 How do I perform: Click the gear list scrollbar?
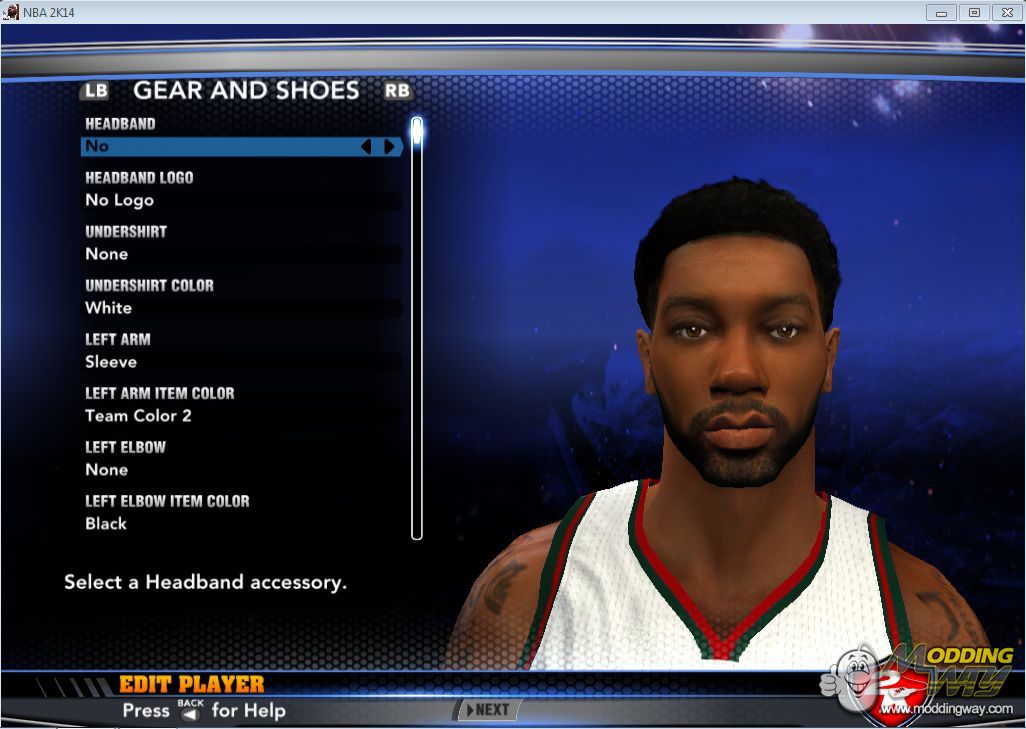[x=417, y=330]
